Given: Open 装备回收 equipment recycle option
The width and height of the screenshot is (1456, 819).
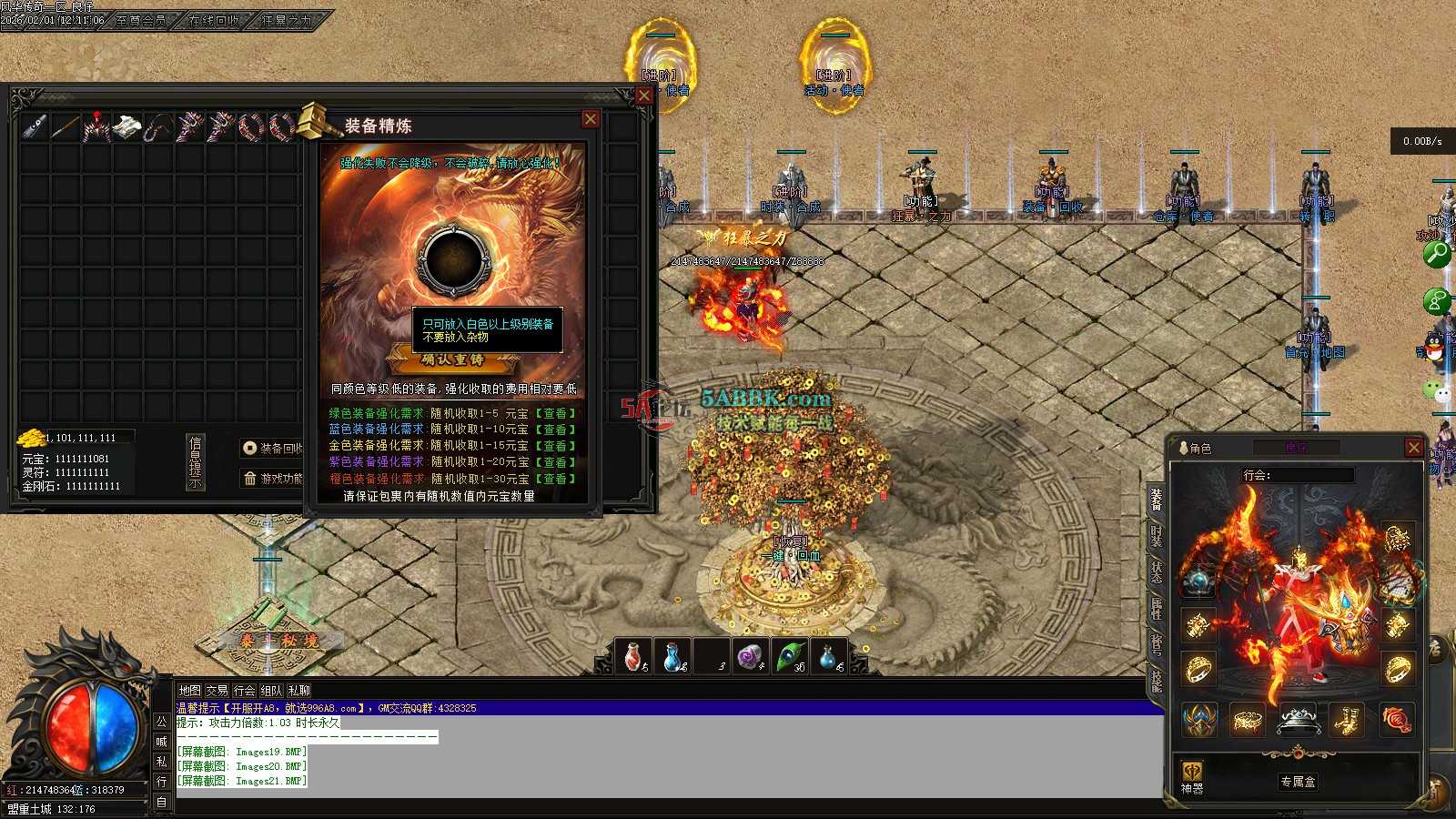Looking at the screenshot, I should point(272,448).
